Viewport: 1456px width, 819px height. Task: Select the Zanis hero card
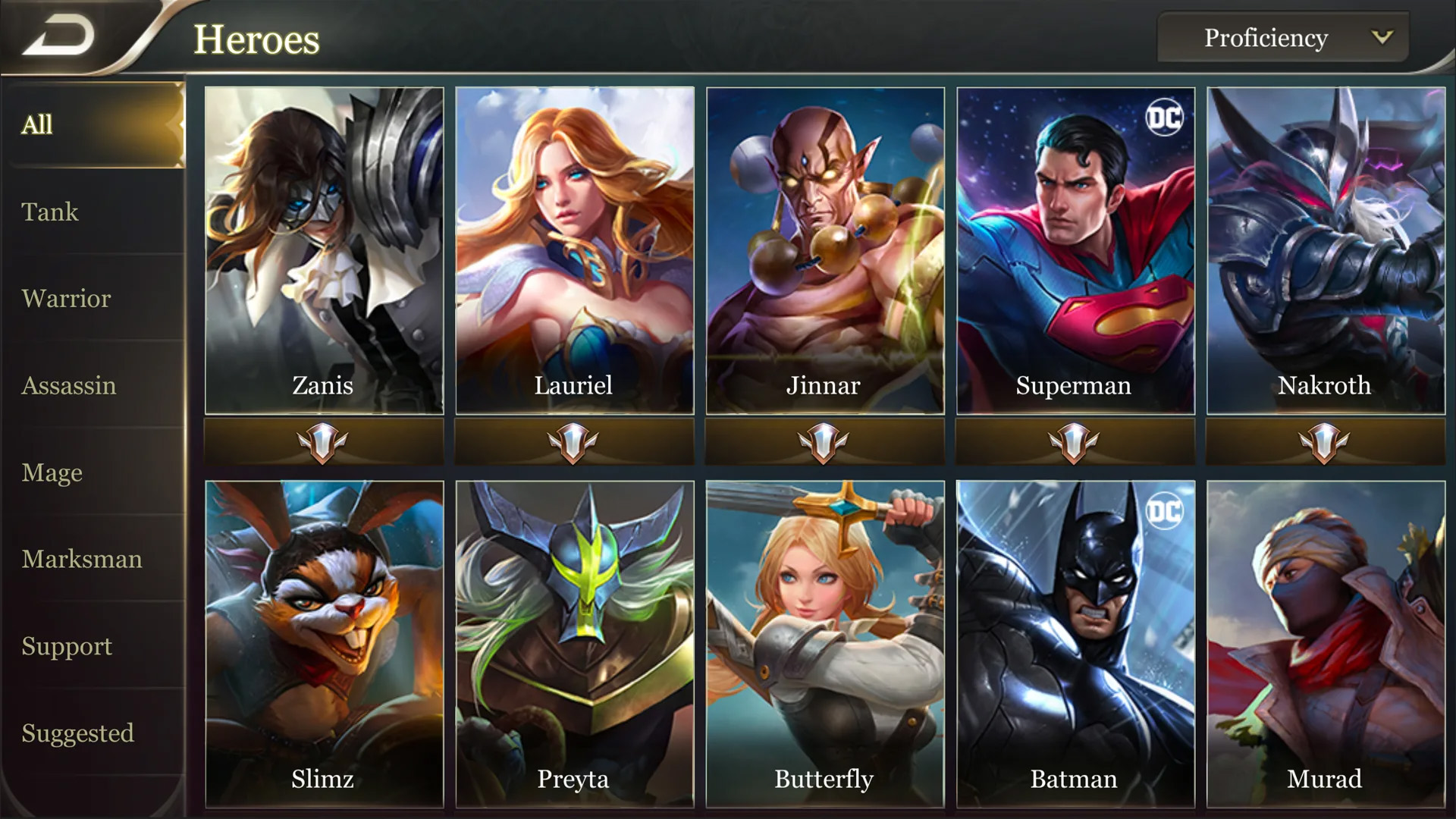pyautogui.click(x=324, y=250)
